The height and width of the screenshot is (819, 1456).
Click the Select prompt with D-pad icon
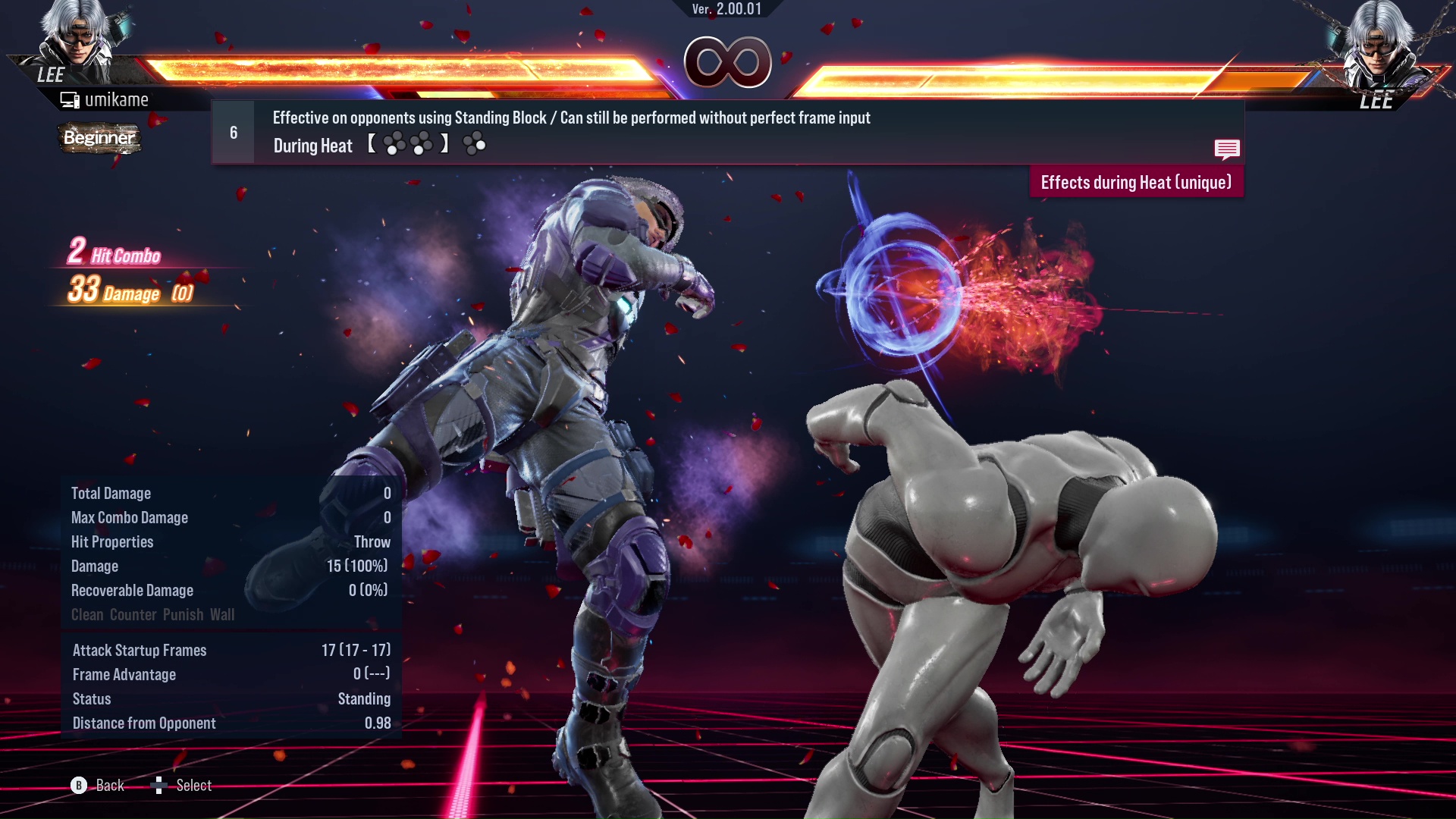point(159,786)
